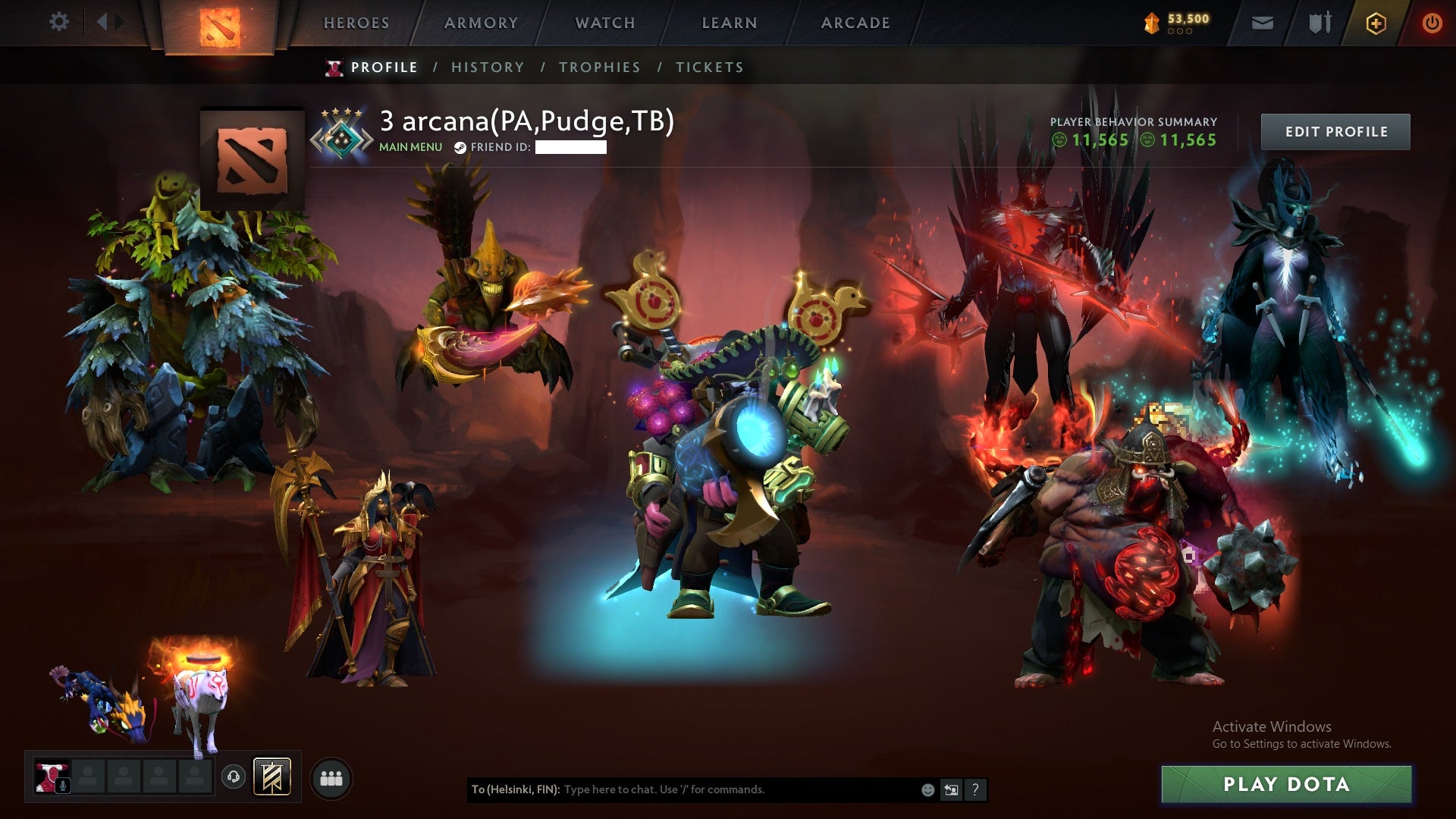Open the Armory via the crossed swords icon
The height and width of the screenshot is (819, 1456).
tap(1319, 22)
